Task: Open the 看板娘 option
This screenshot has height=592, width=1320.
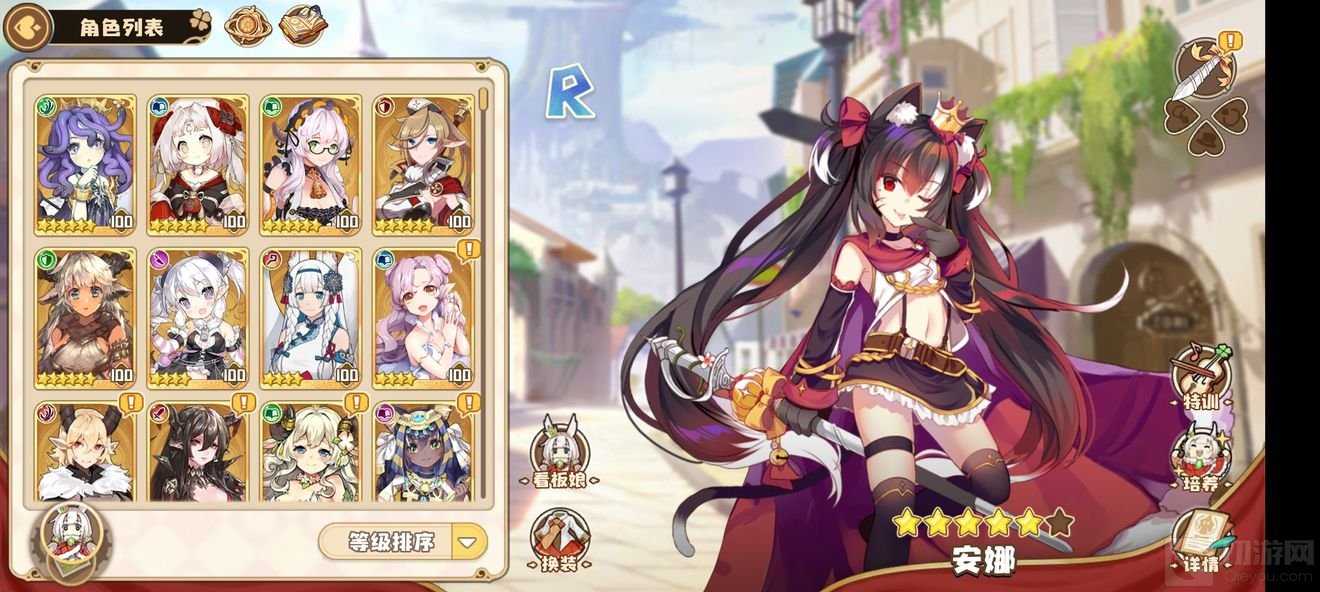Action: 558,452
